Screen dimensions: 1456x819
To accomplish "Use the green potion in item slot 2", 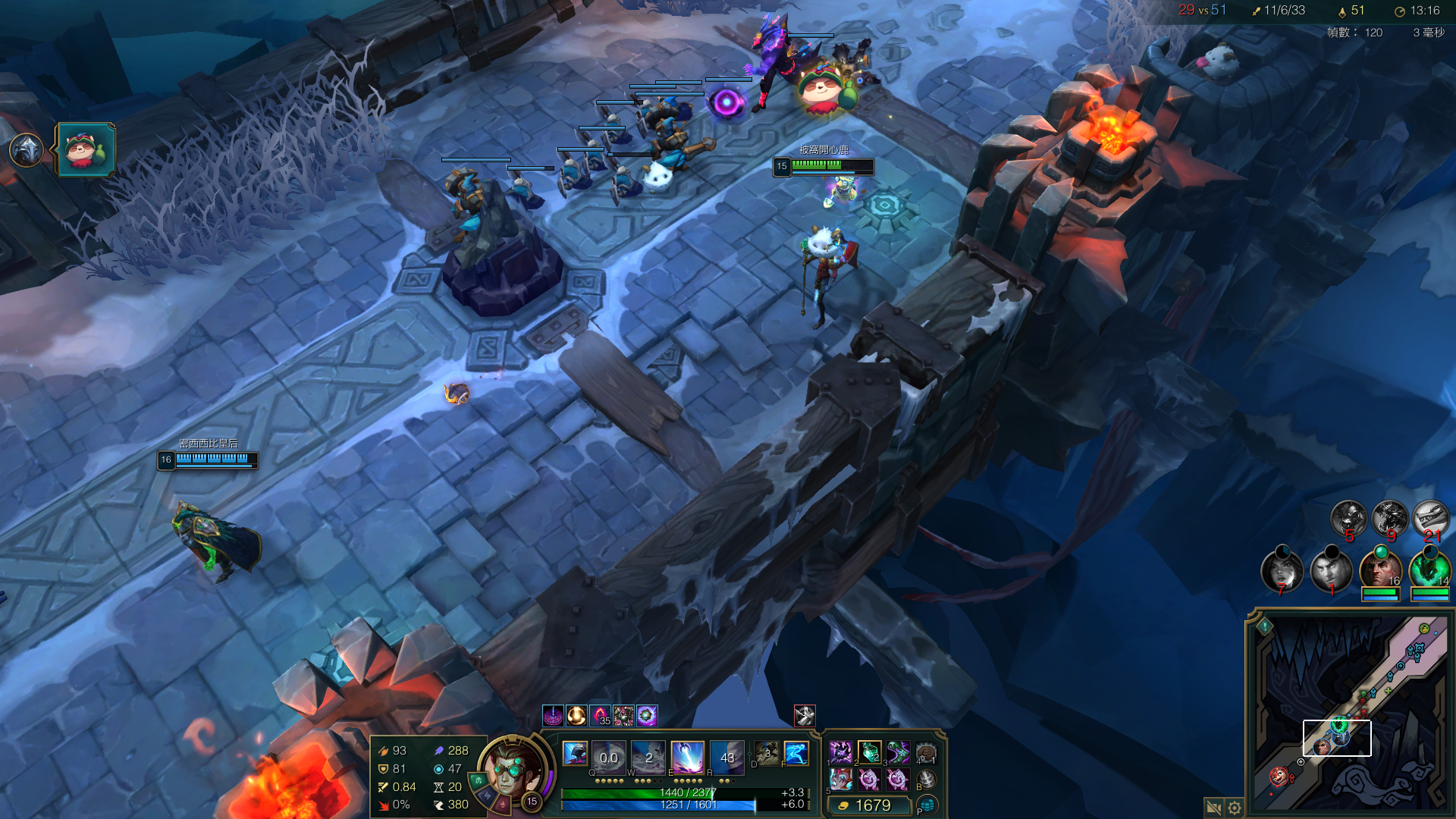I will tap(869, 752).
